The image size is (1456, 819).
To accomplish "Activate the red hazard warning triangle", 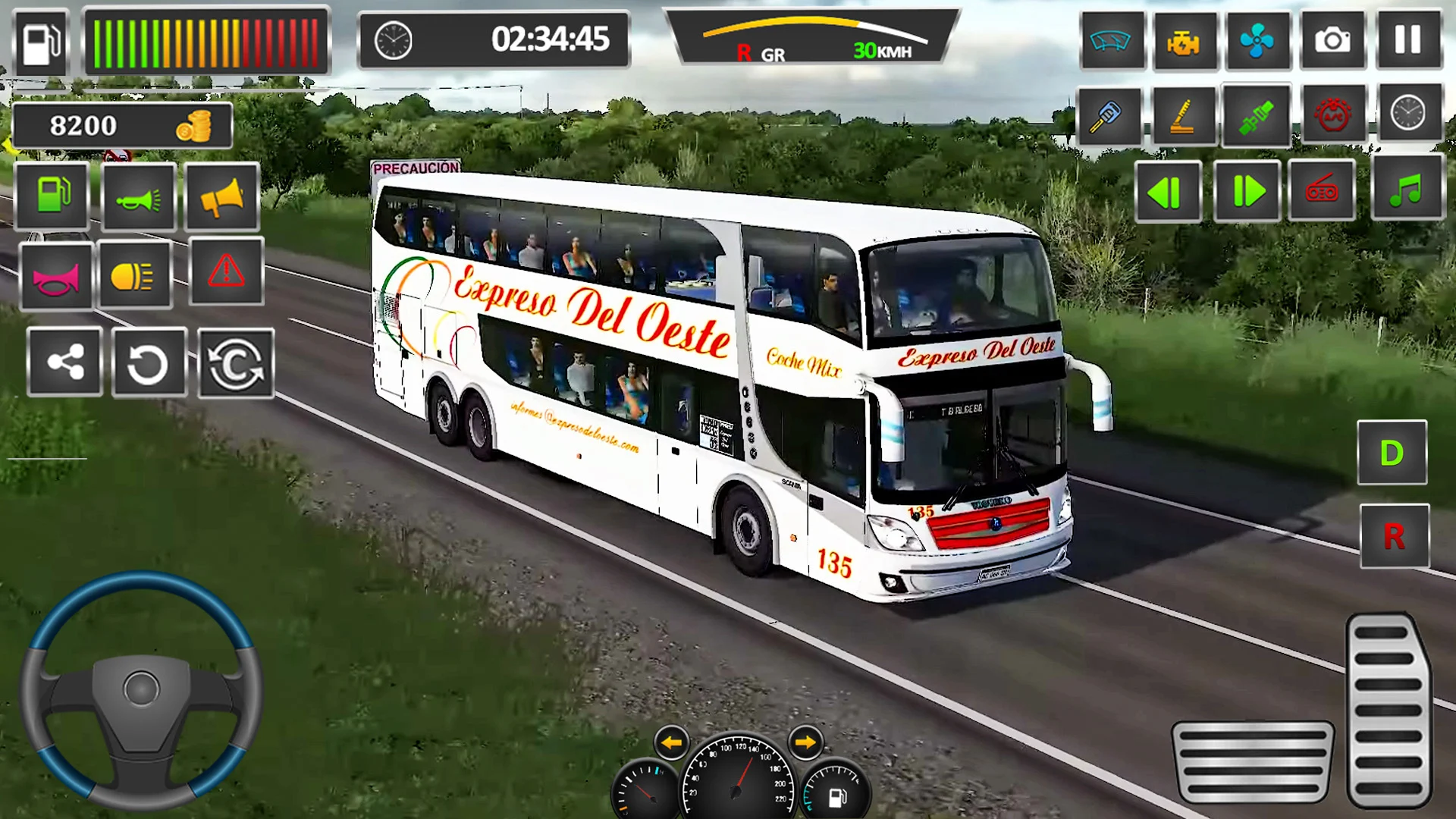I will pos(226,271).
